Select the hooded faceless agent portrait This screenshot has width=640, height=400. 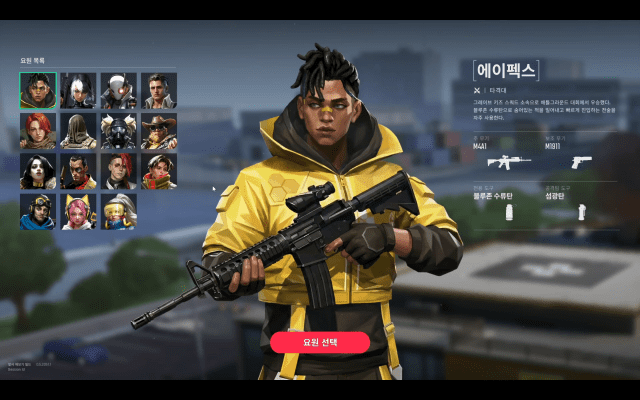point(78,131)
